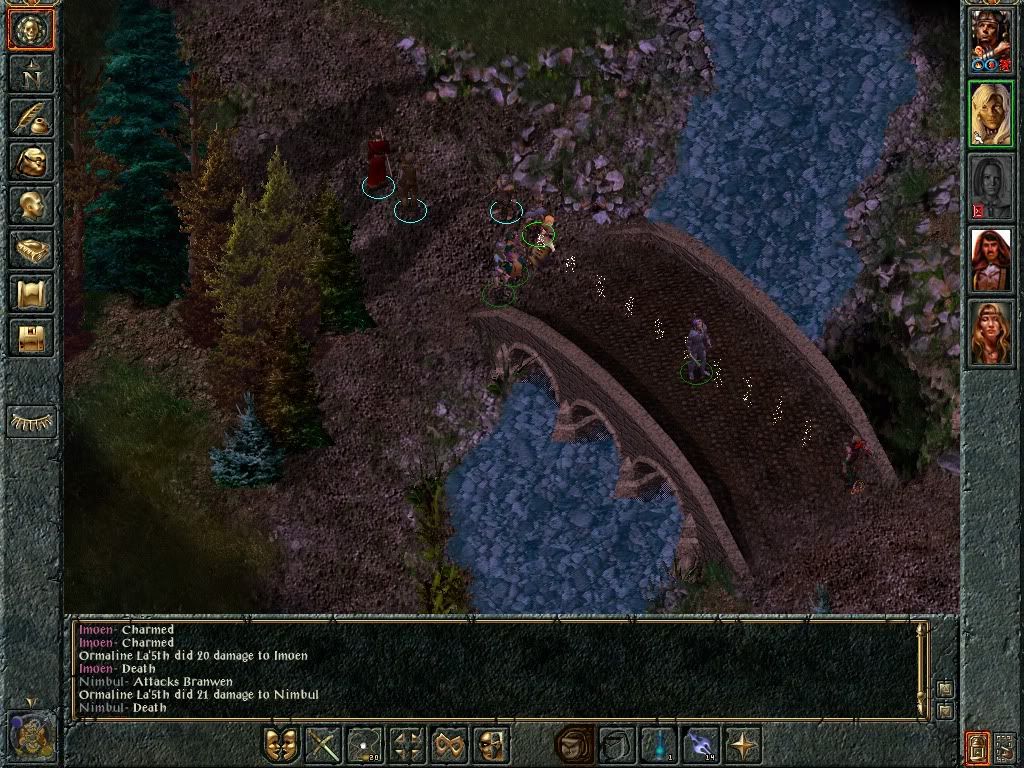Toggle stealth with the masked face icon

pyautogui.click(x=491, y=745)
